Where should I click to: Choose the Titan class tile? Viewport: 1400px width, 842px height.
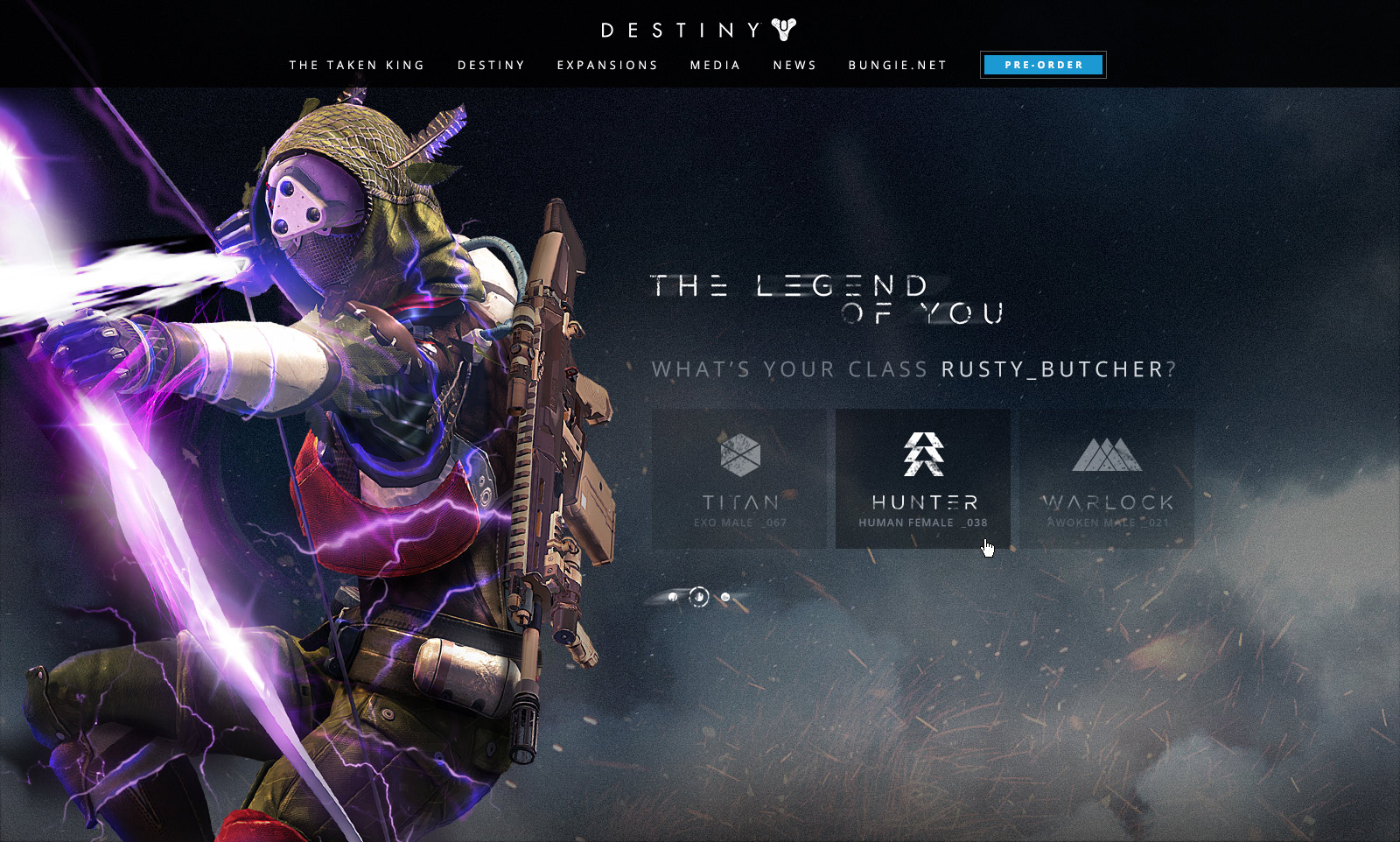tap(739, 479)
